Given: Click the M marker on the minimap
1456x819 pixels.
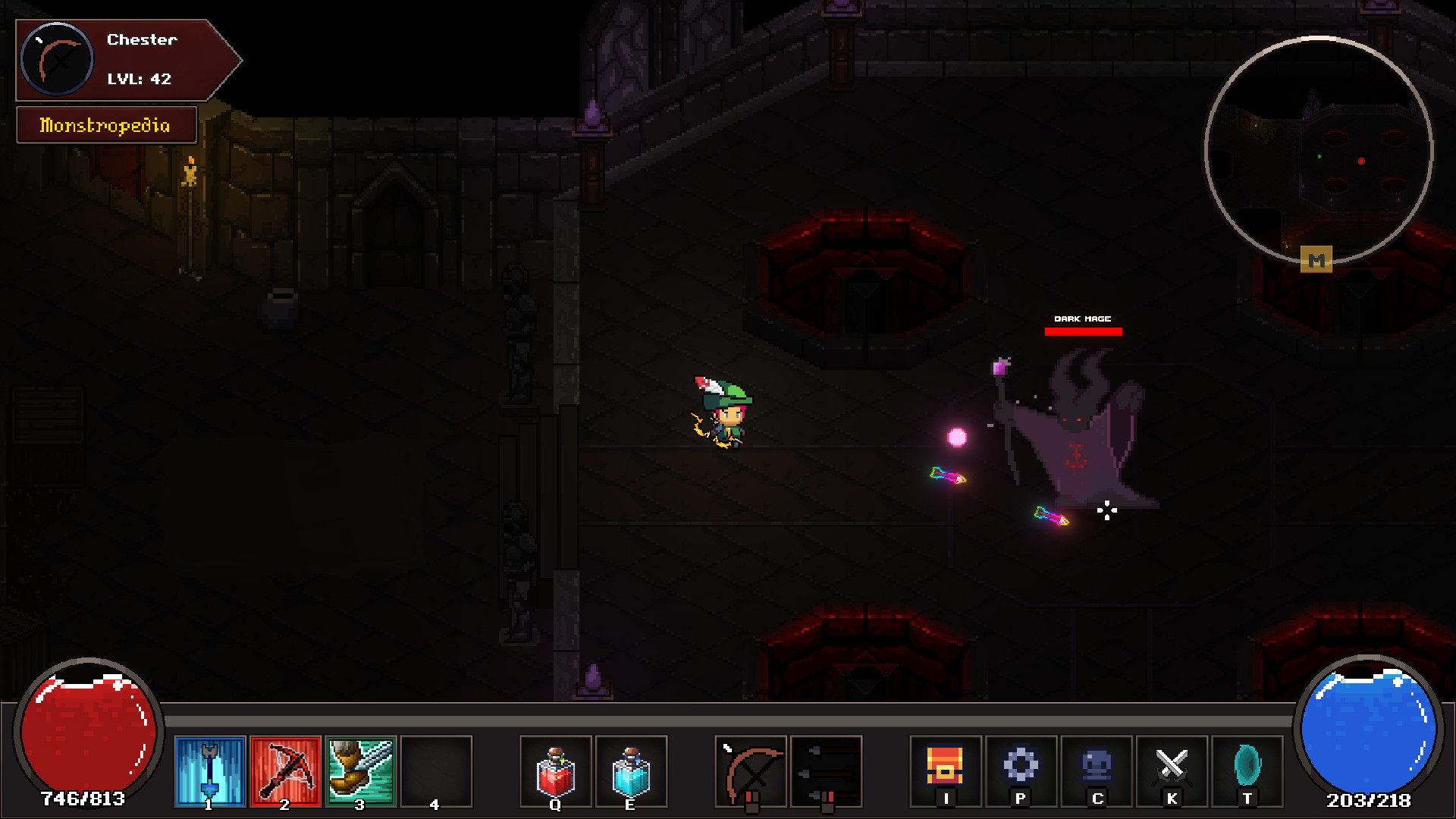Looking at the screenshot, I should [x=1317, y=259].
